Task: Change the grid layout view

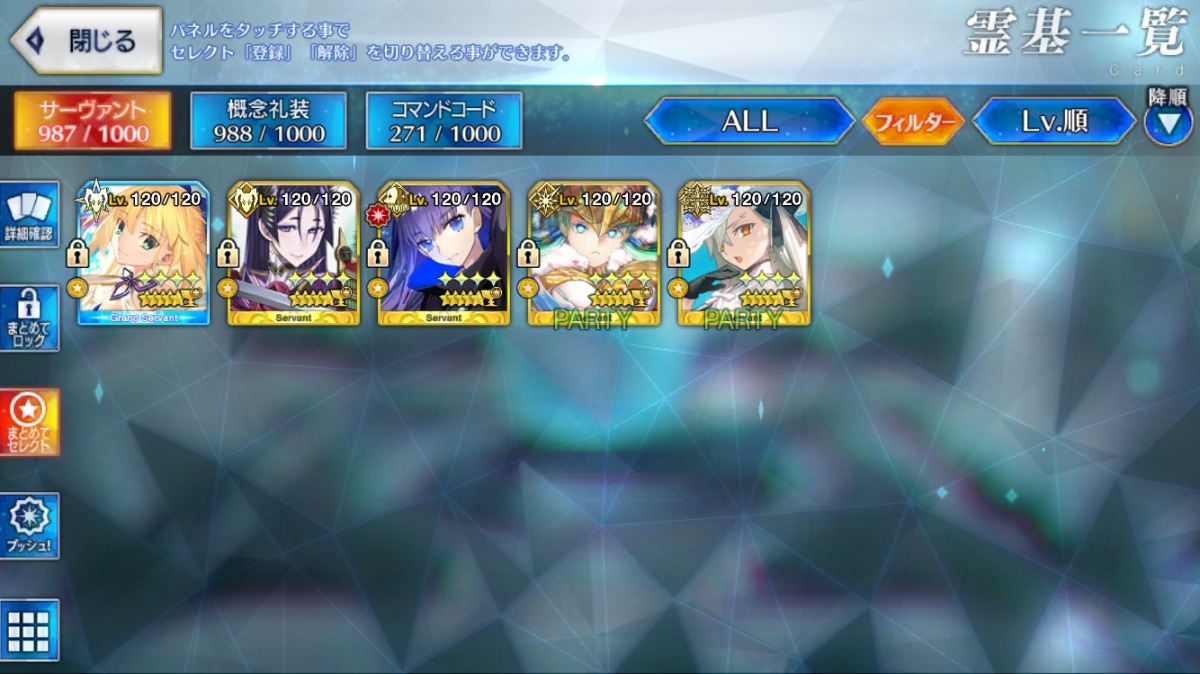Action: point(29,630)
